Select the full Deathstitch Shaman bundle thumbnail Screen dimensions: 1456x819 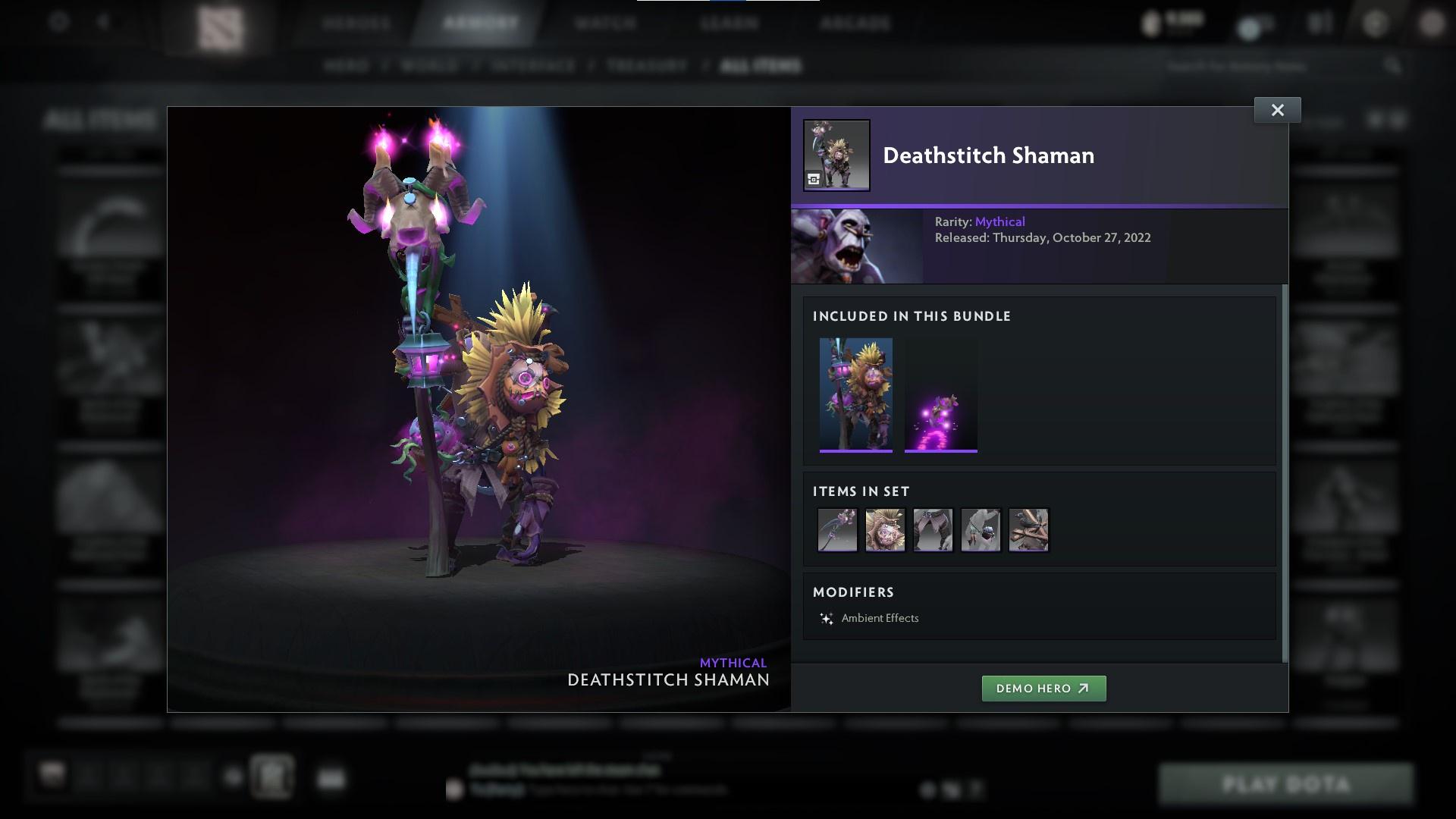point(856,394)
